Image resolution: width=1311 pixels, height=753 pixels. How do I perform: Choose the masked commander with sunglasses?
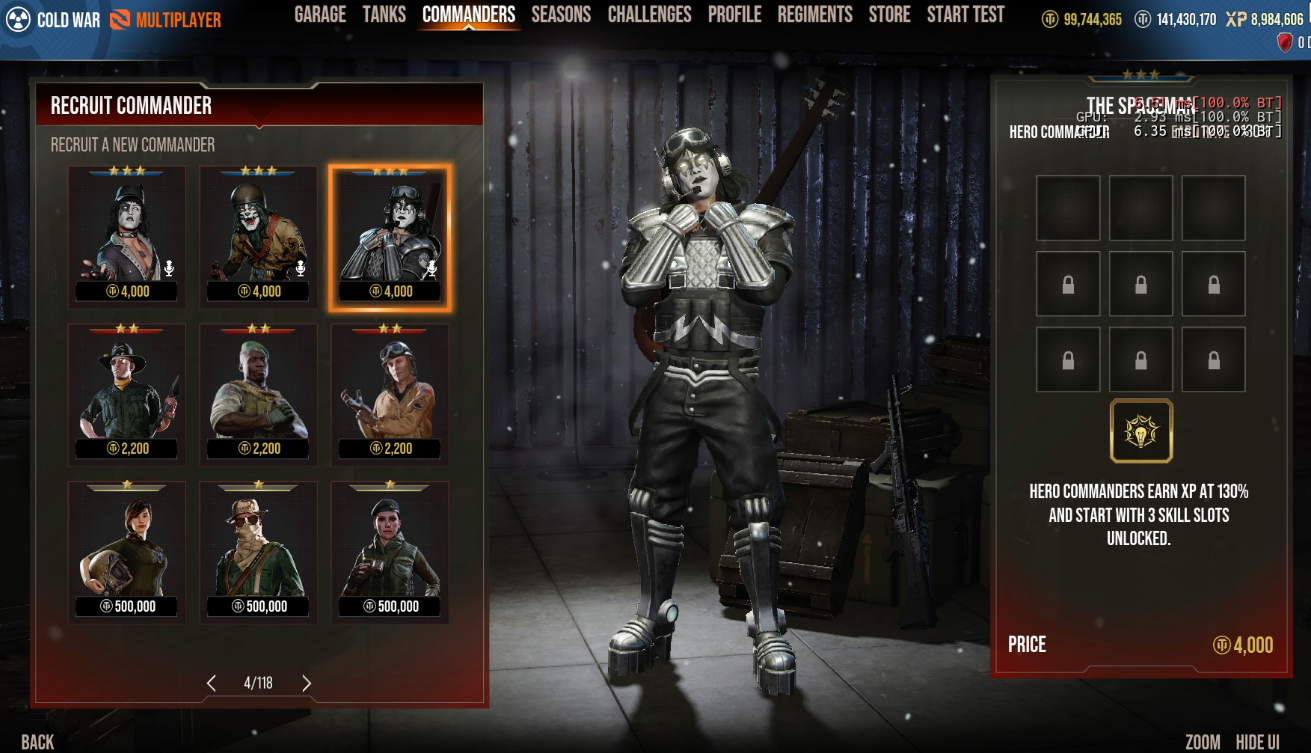(x=258, y=551)
